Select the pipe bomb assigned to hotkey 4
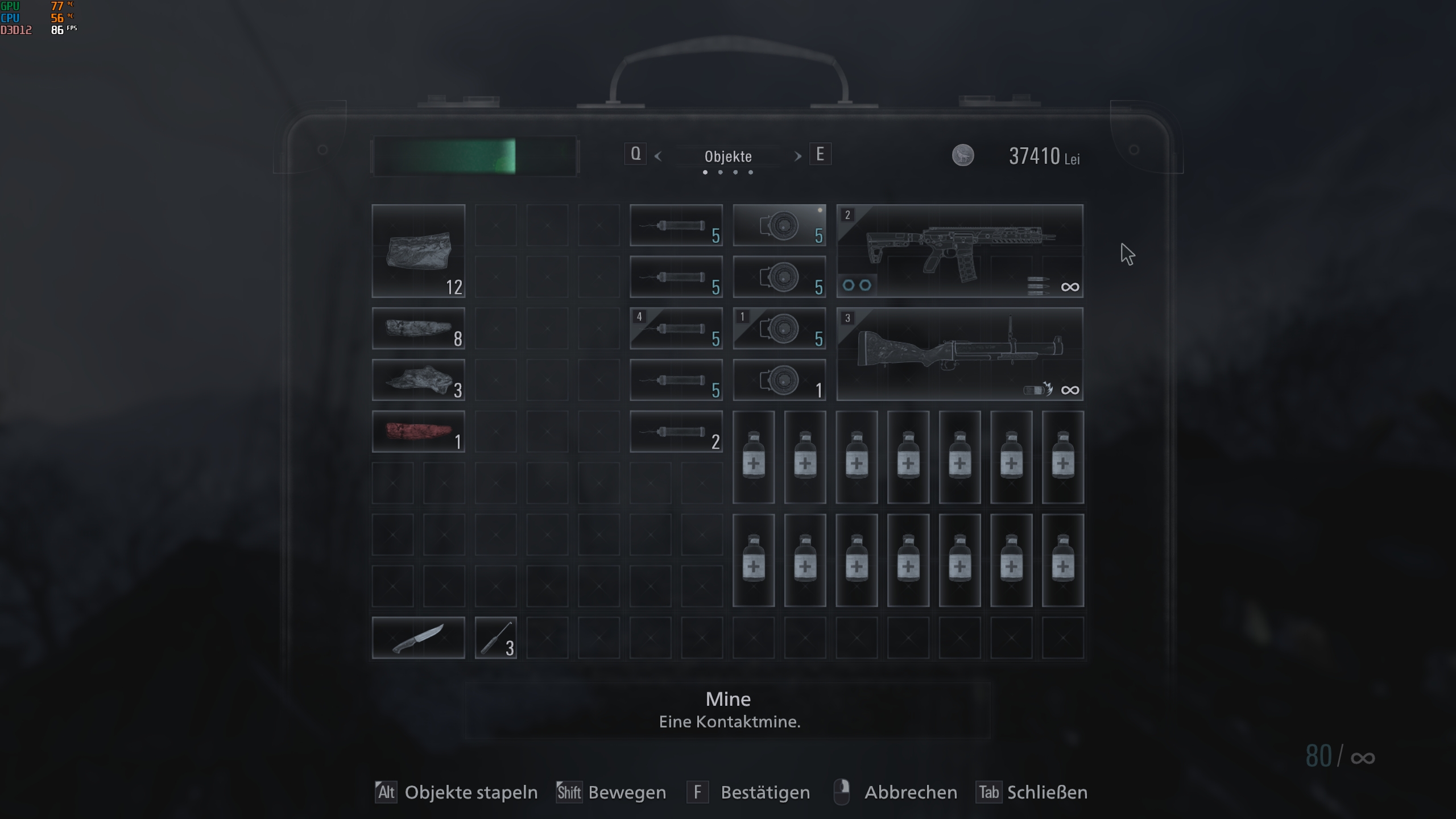The width and height of the screenshot is (1456, 819). [676, 328]
